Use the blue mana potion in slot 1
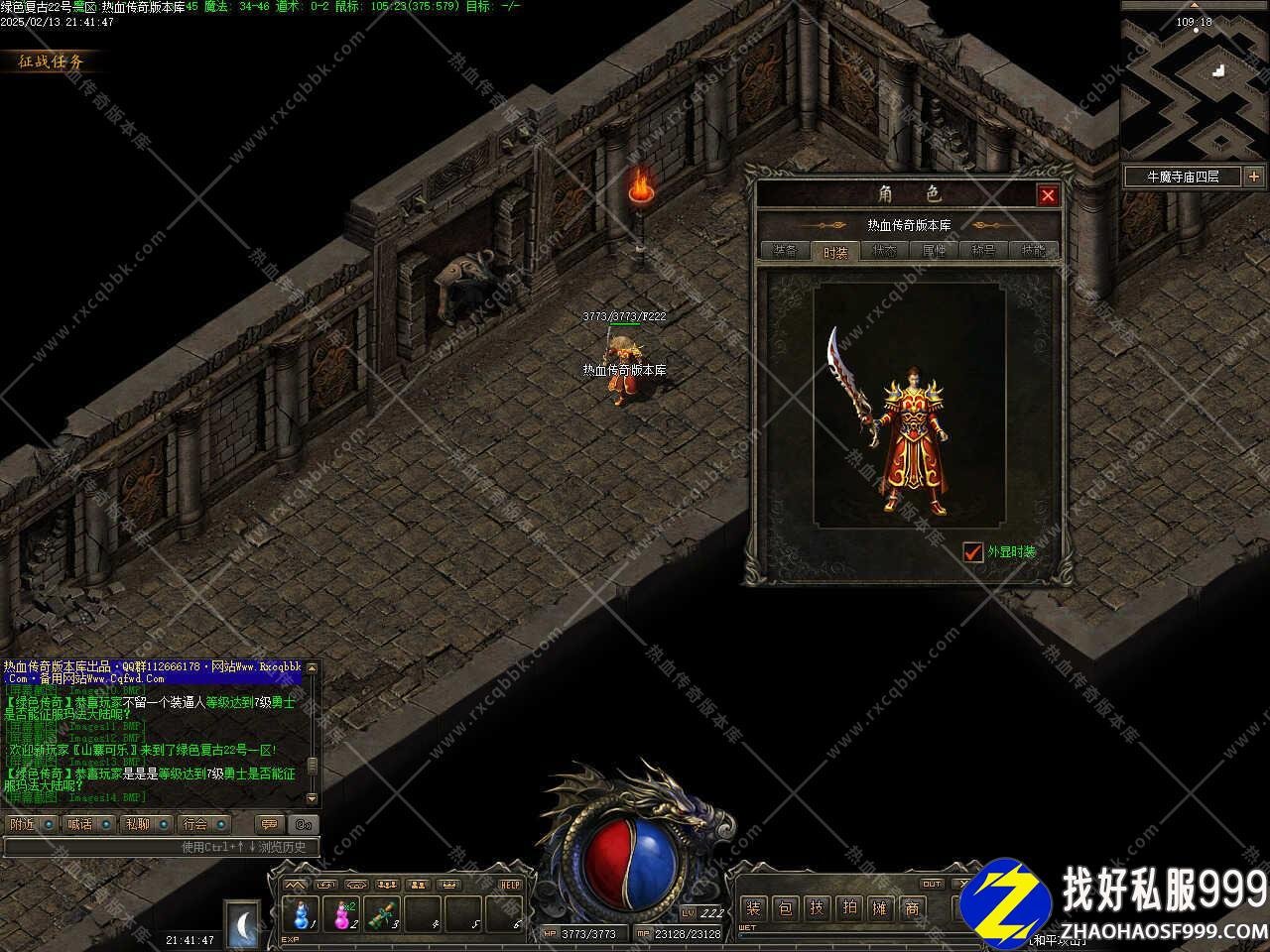Image resolution: width=1270 pixels, height=952 pixels. (302, 912)
